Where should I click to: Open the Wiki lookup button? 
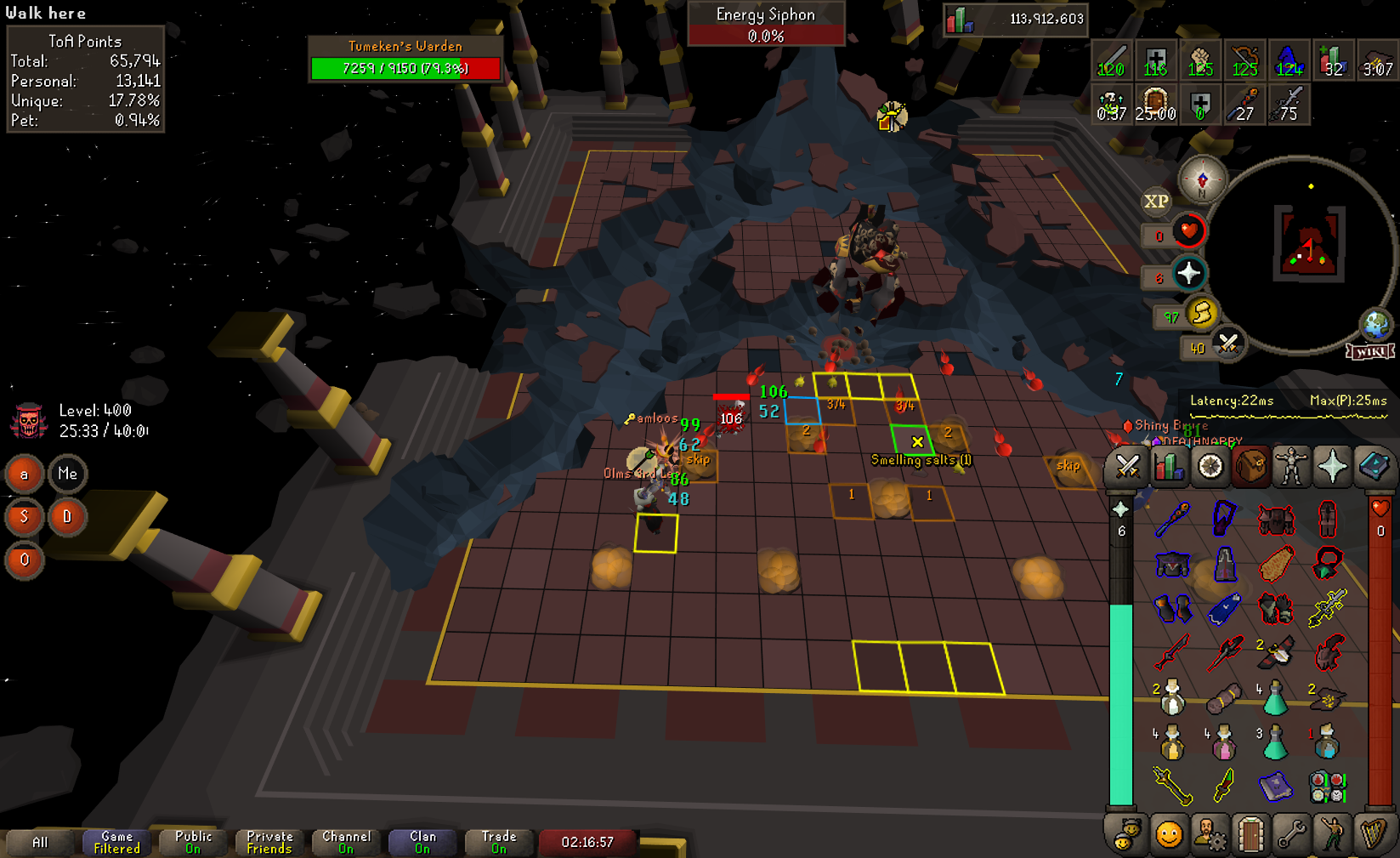[1369, 351]
